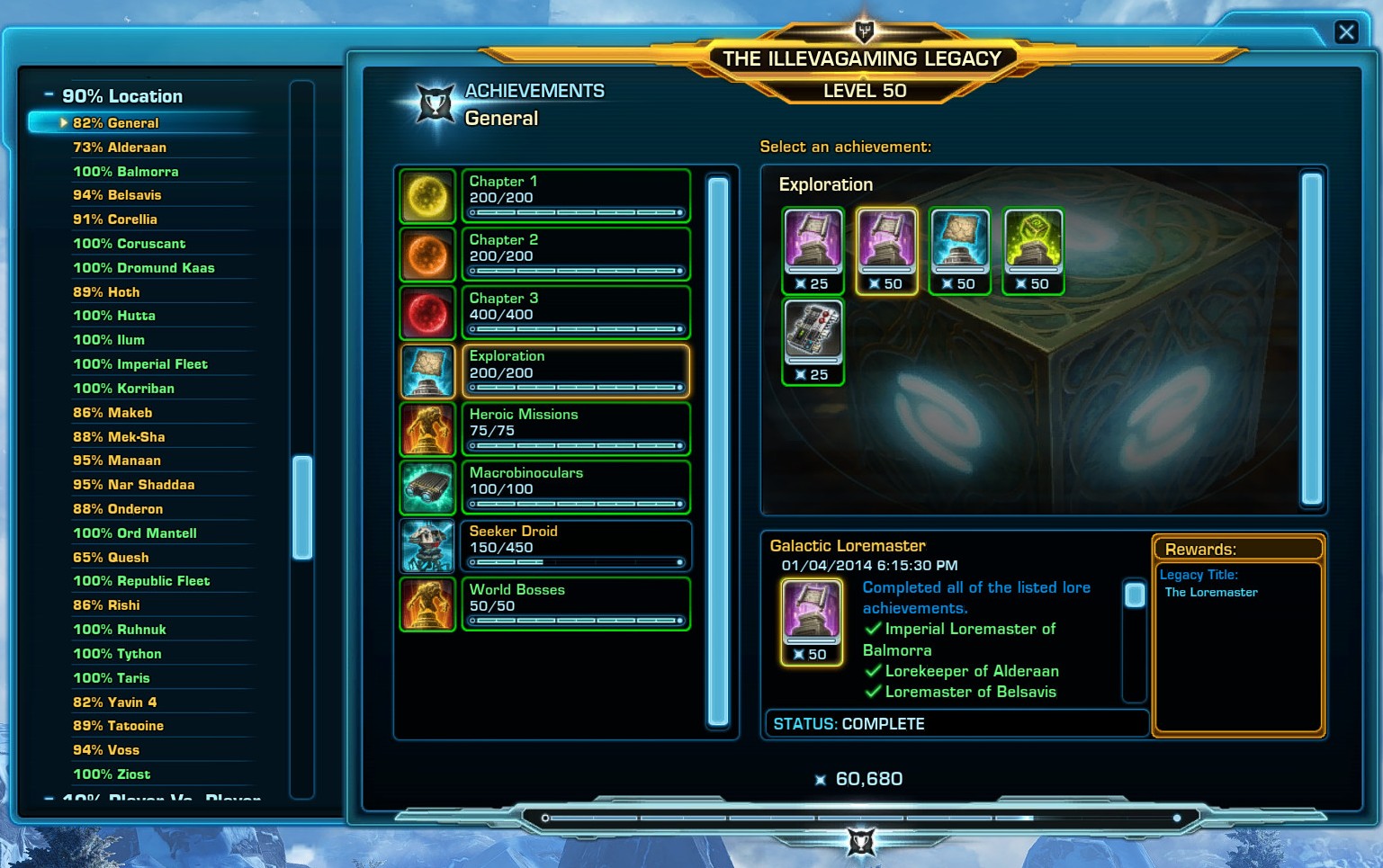Select the Makeb location entry
Screen dimensions: 1383x868
[112, 413]
